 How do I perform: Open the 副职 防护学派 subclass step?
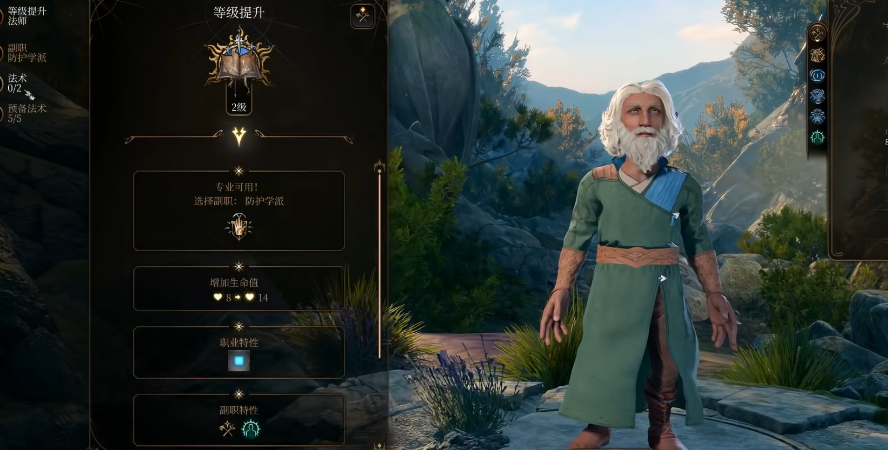(x=24, y=52)
